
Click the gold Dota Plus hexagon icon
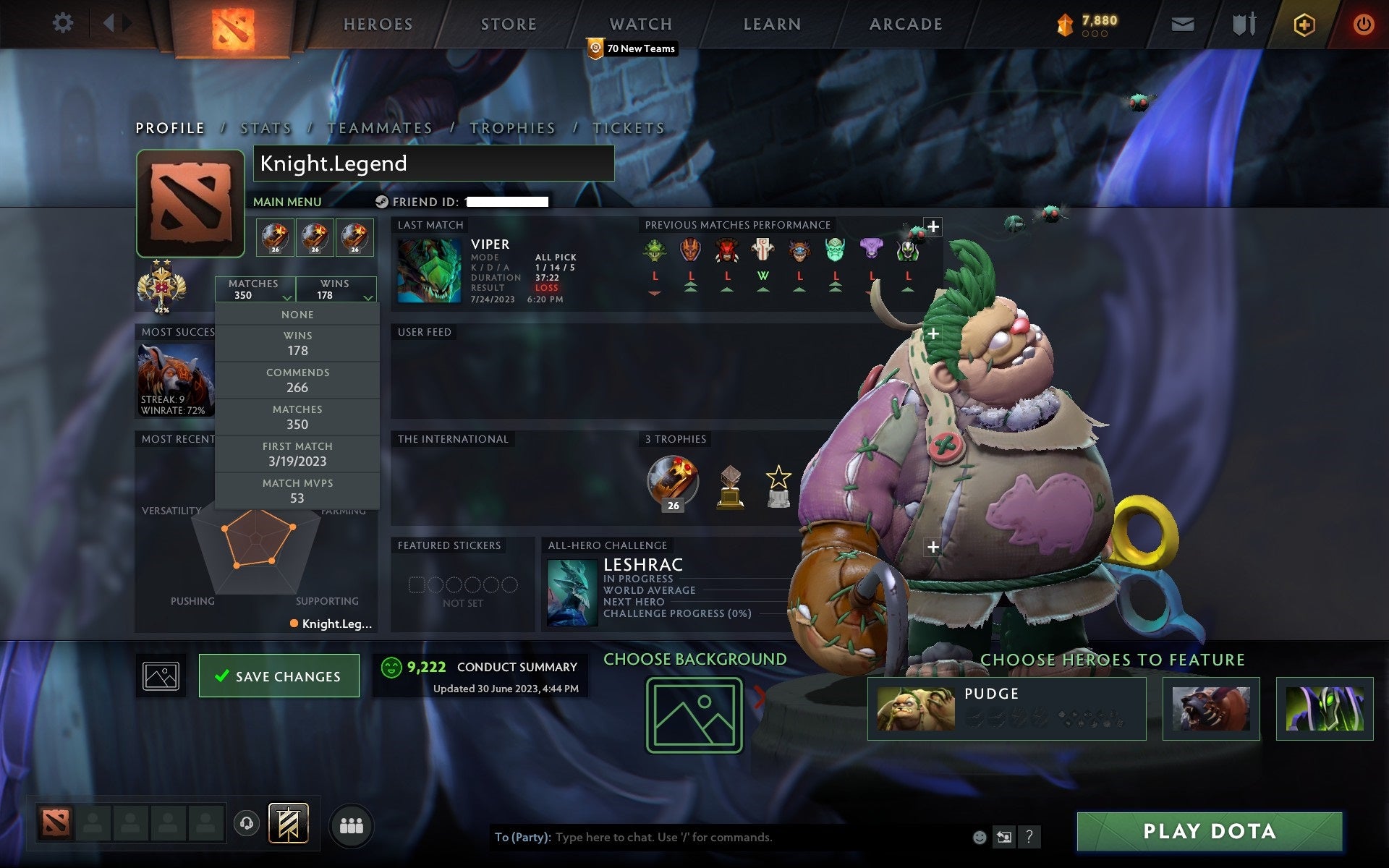[x=1302, y=23]
